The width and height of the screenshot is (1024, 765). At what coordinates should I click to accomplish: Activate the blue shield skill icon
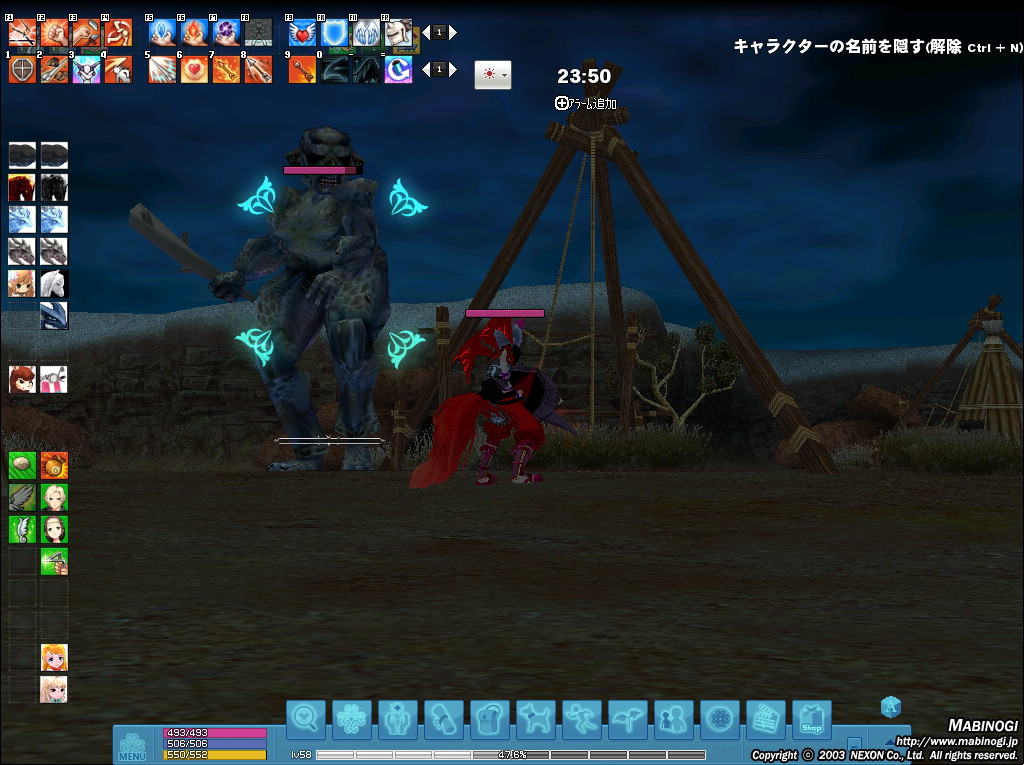pyautogui.click(x=334, y=32)
